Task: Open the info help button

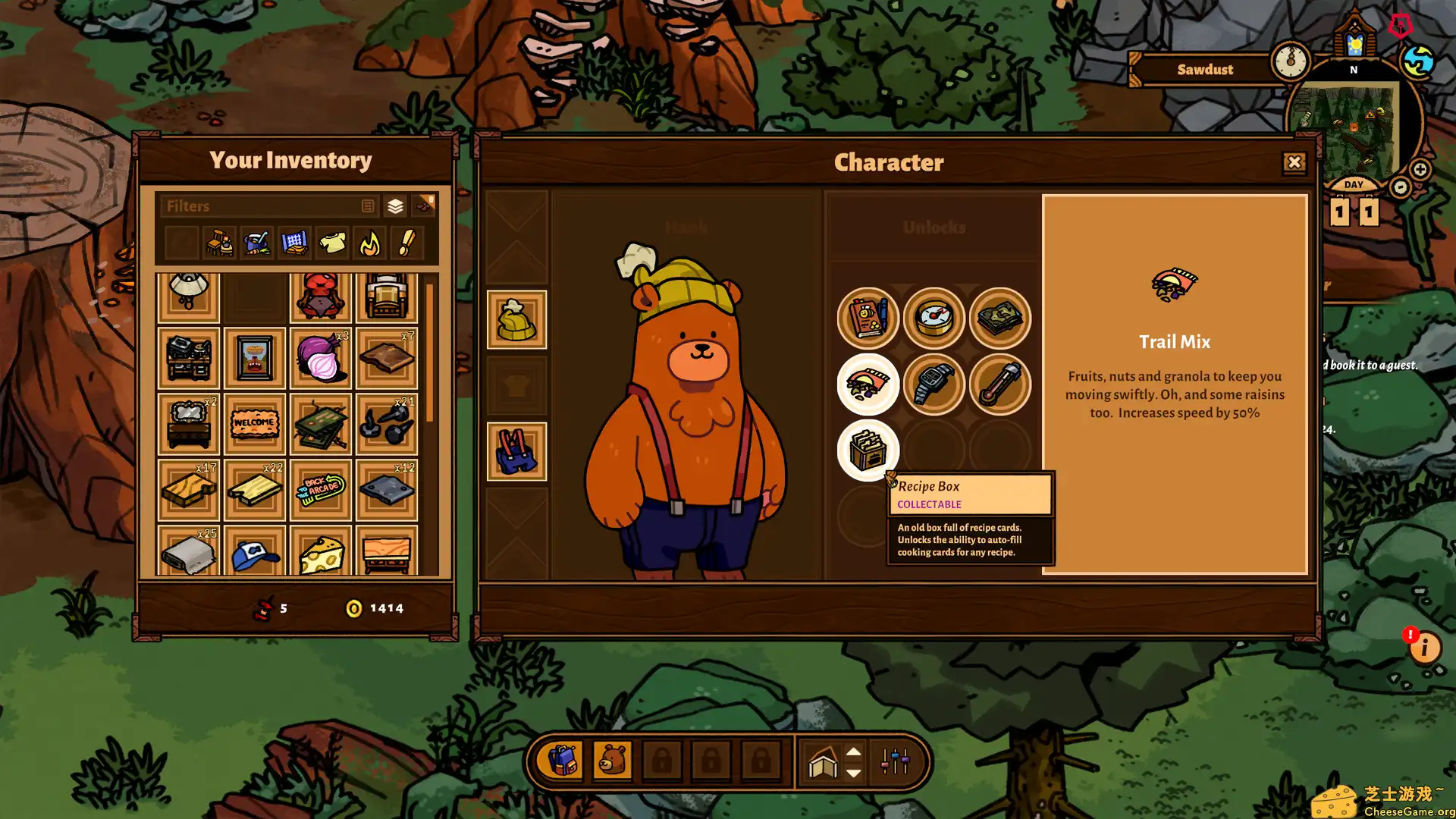Action: (1424, 648)
